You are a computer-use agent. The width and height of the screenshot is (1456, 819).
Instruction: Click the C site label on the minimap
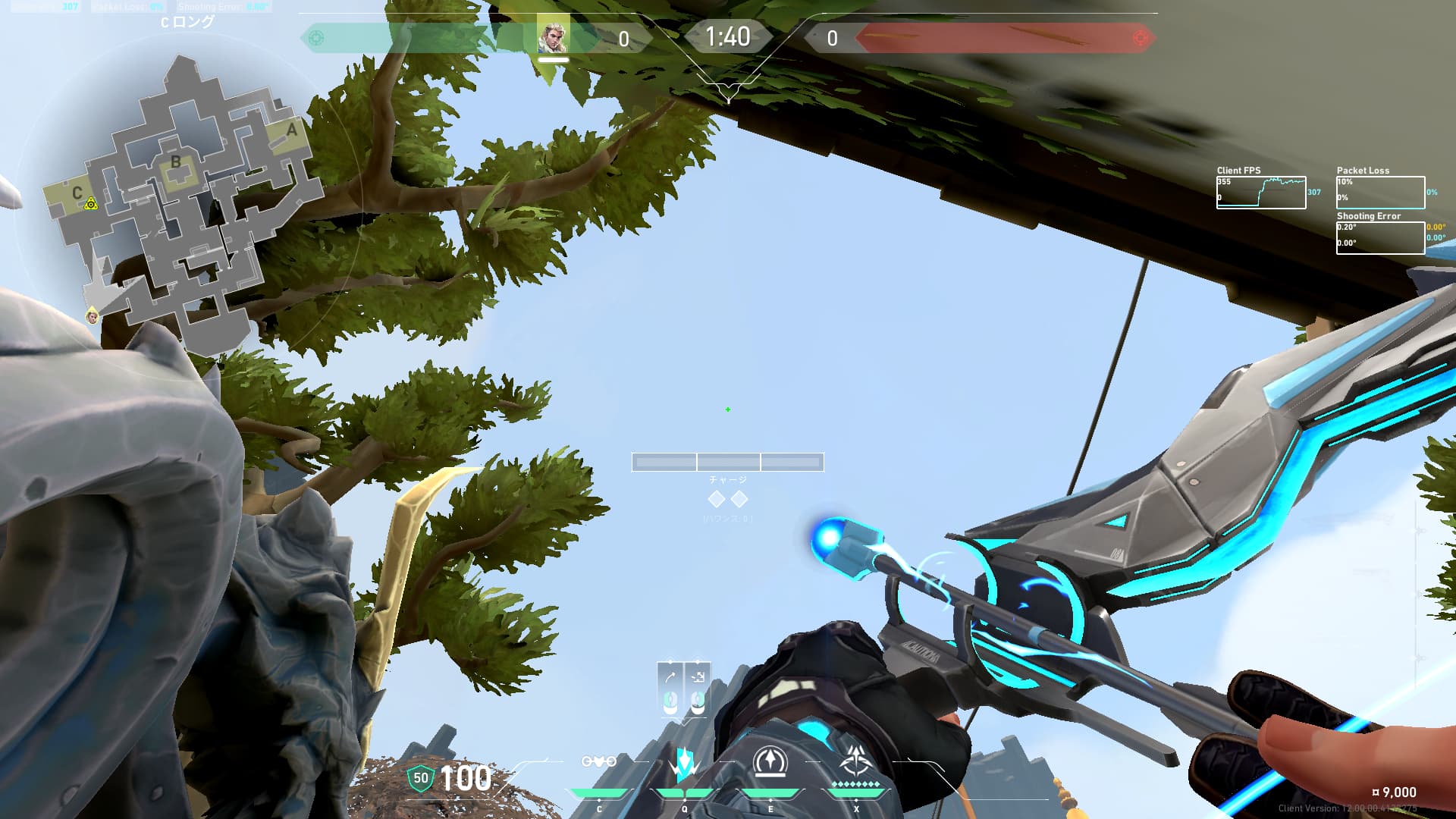(x=77, y=193)
